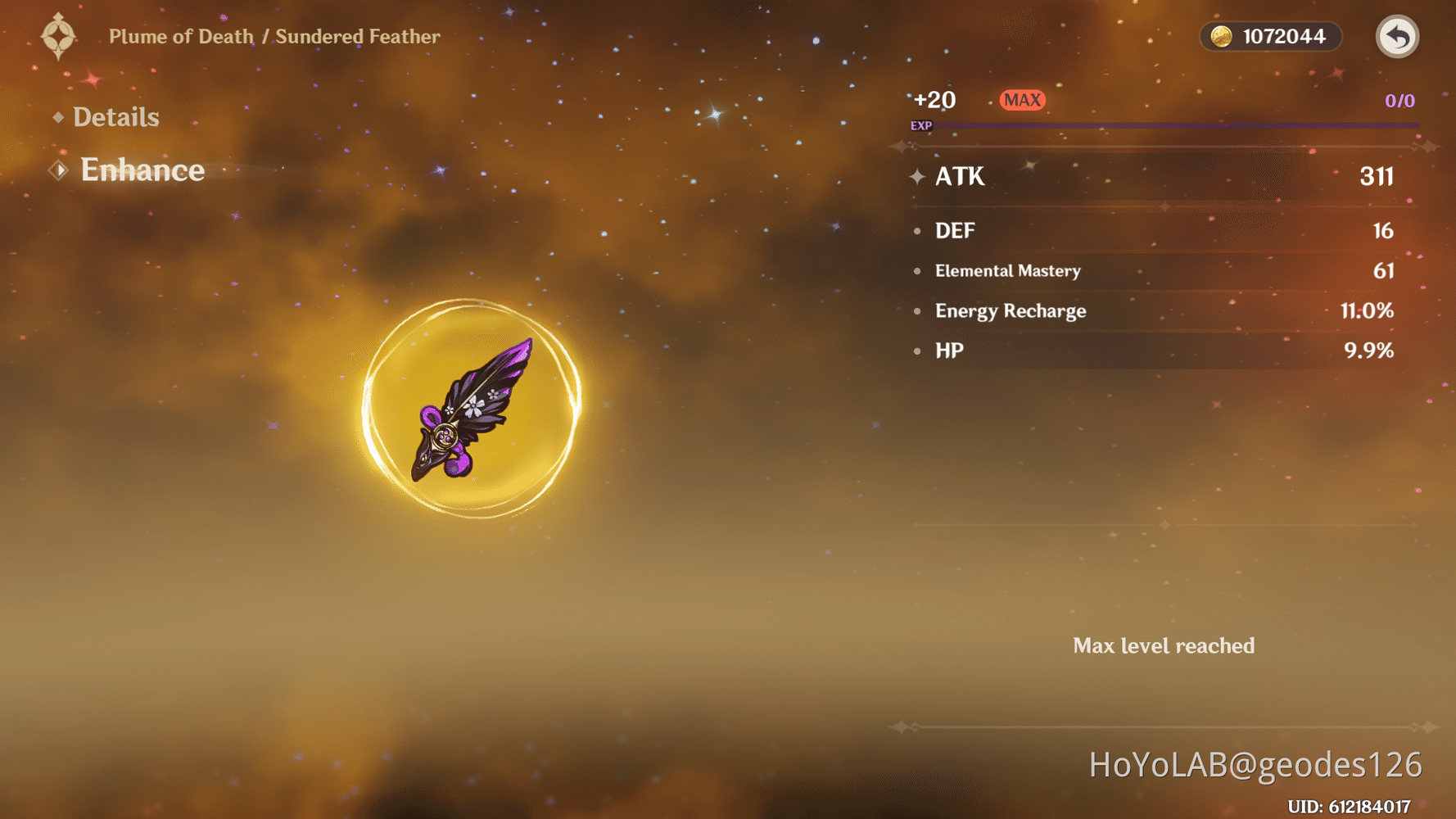The width and height of the screenshot is (1456, 819).
Task: Toggle the MAX level badge
Action: pyautogui.click(x=1023, y=100)
